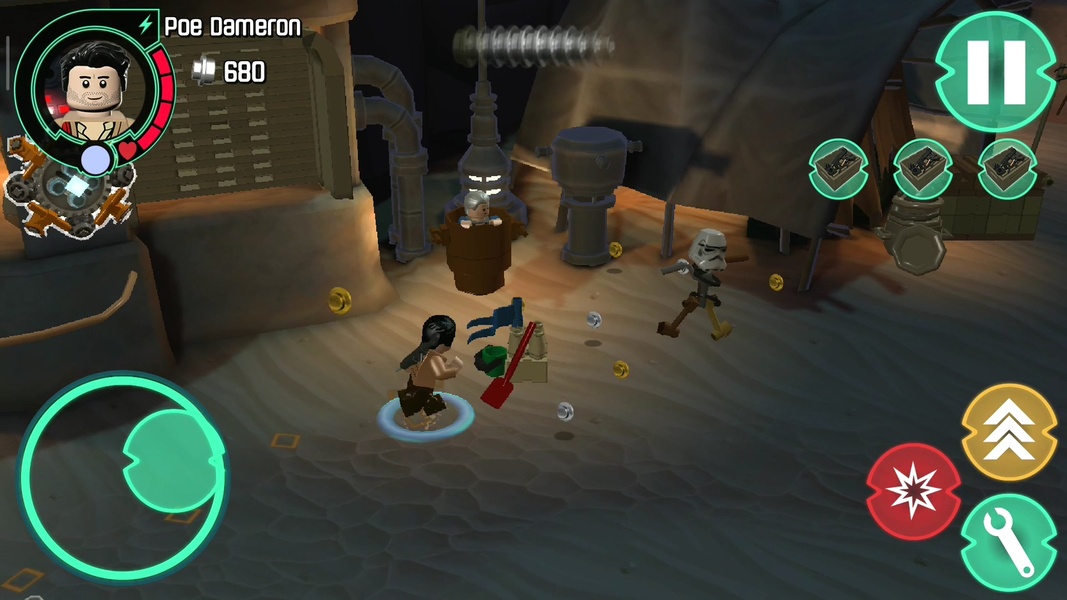
Task: Use the green wrench build button
Action: point(1008,542)
